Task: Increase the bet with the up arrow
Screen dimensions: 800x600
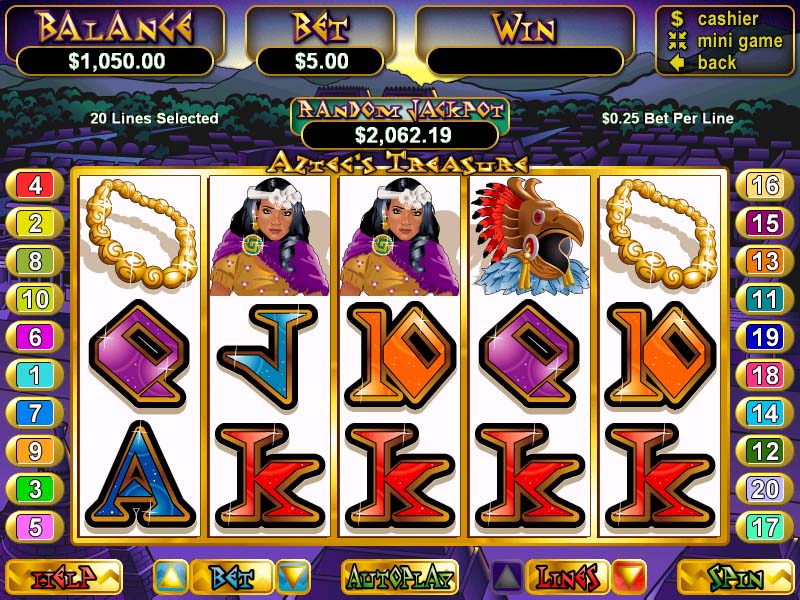Action: (170, 577)
